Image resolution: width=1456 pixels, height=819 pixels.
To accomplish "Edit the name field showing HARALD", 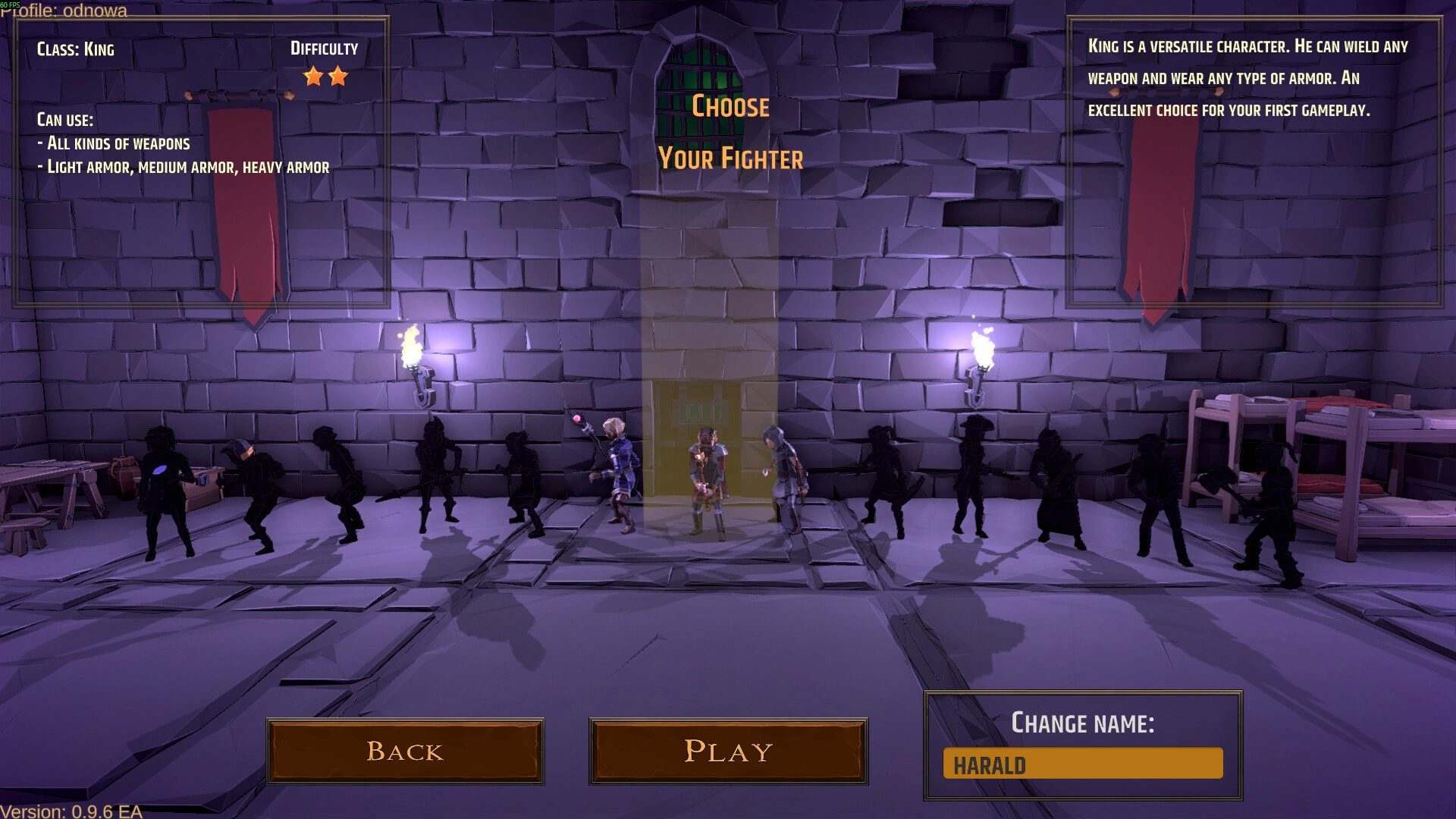I will click(1082, 764).
